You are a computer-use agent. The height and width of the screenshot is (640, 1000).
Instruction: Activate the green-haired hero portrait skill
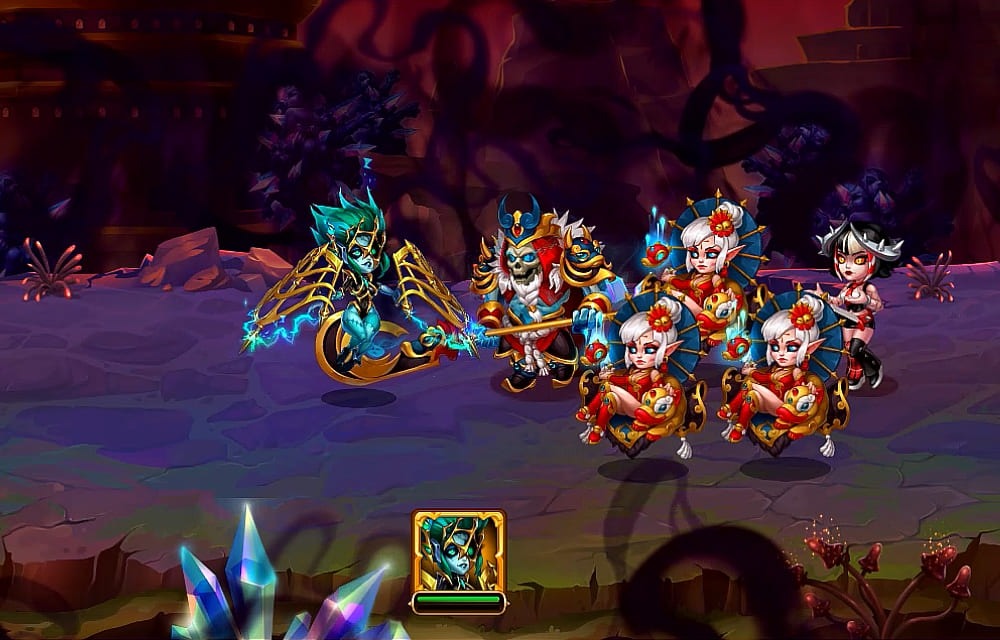pos(458,551)
